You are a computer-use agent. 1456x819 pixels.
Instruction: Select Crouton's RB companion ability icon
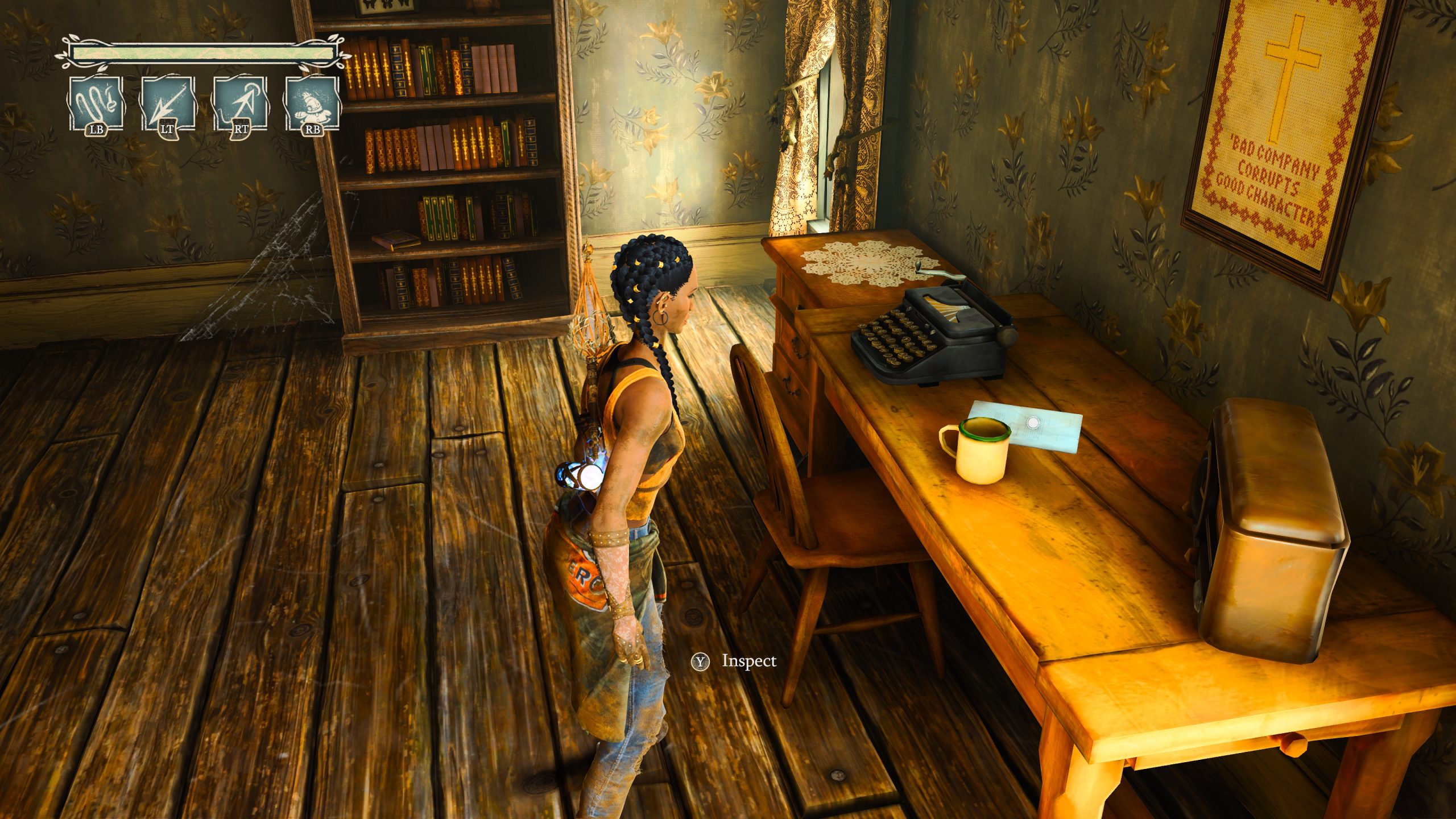311,102
